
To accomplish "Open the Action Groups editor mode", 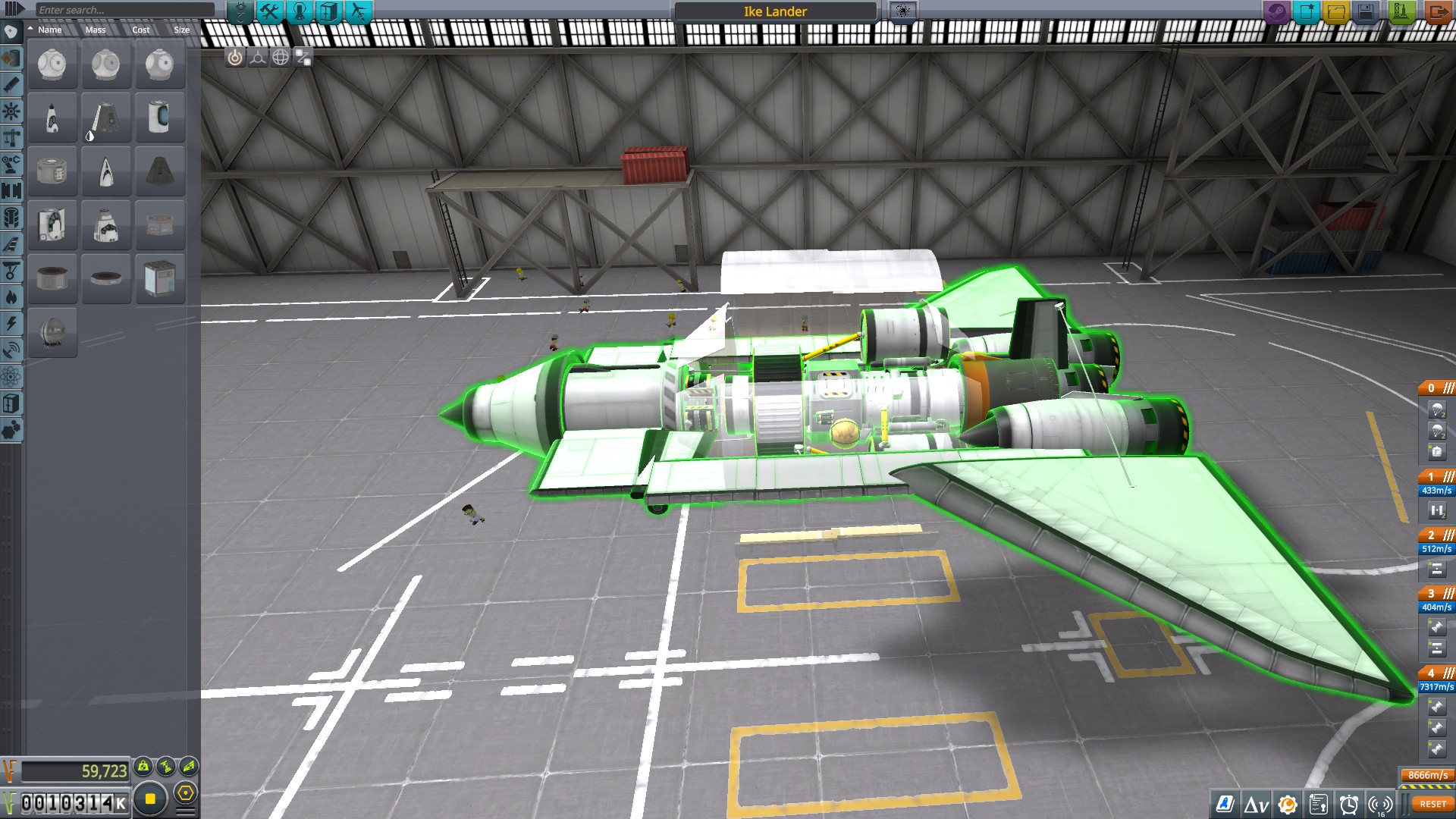I will 269,11.
